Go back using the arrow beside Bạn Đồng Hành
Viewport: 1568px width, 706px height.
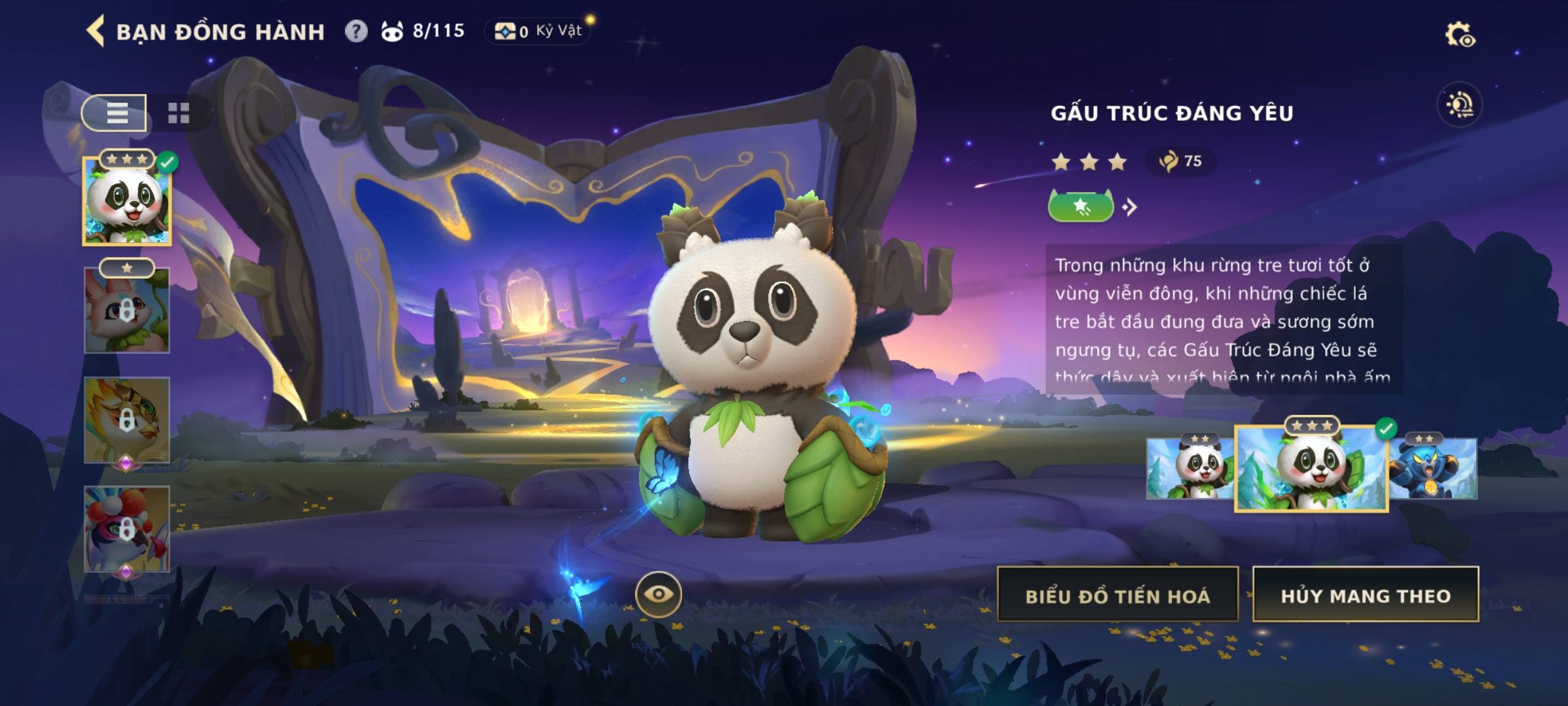[95, 31]
